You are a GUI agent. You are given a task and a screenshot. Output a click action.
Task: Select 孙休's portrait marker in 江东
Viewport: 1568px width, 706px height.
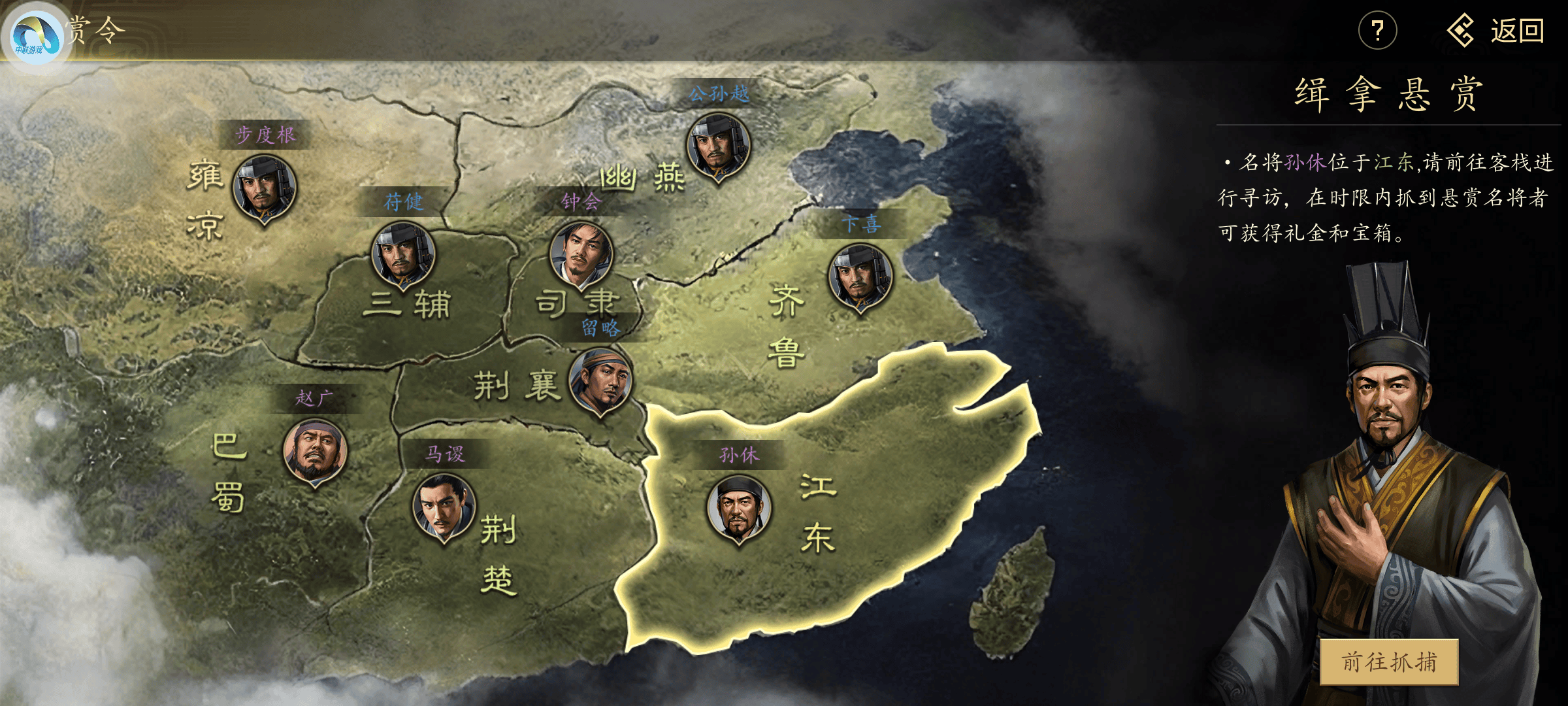pyautogui.click(x=739, y=508)
